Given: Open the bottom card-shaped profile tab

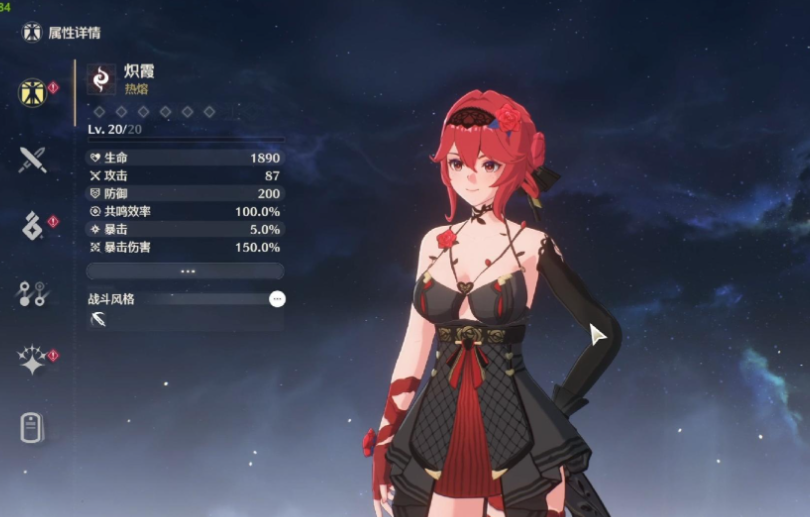Looking at the screenshot, I should click(x=32, y=427).
